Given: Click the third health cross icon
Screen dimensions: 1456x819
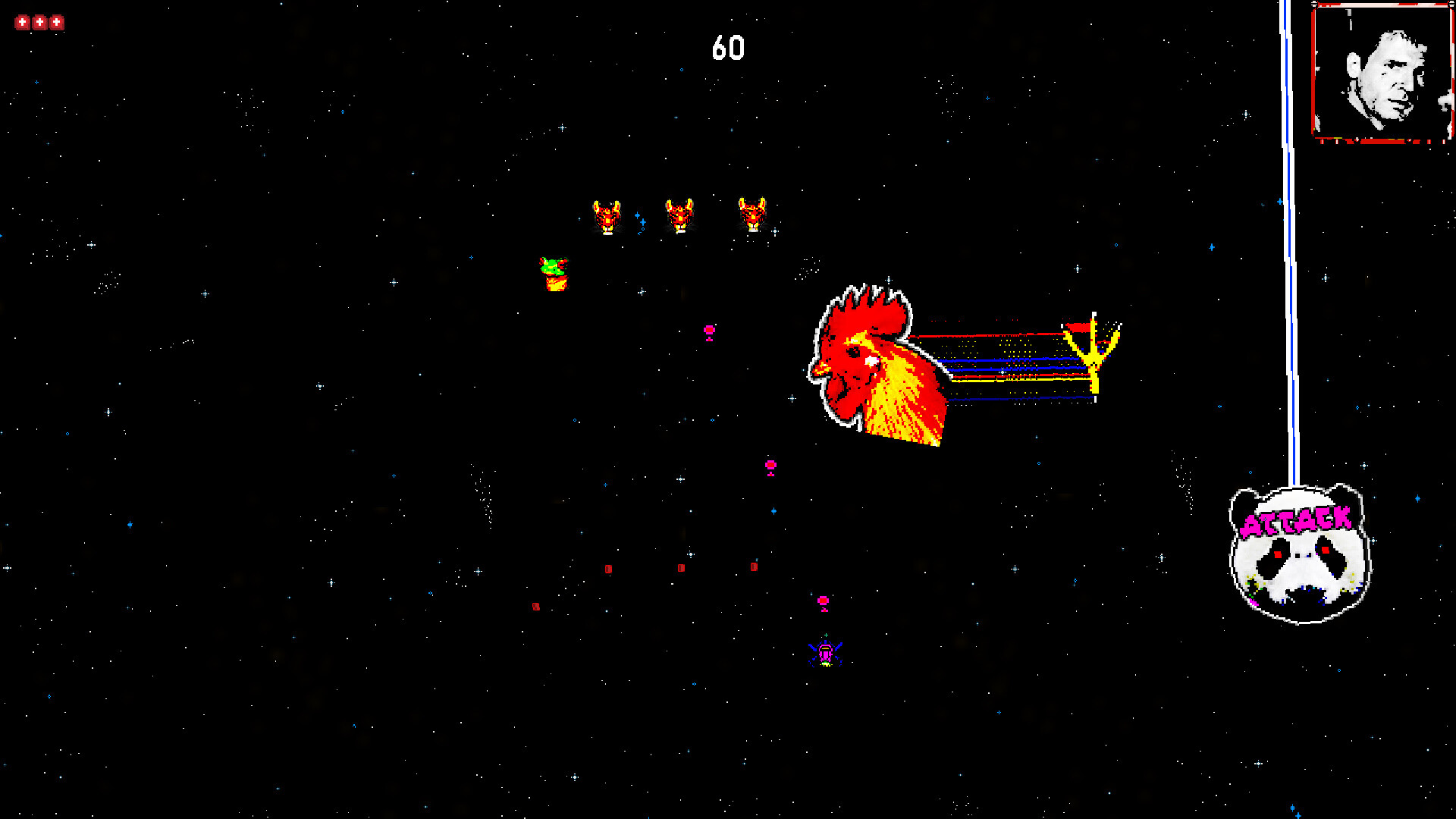Looking at the screenshot, I should tap(56, 21).
